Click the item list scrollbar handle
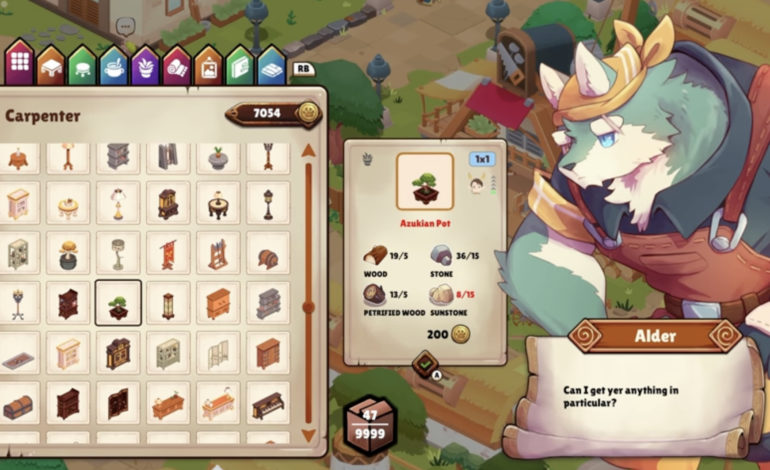Screen dimensions: 770x470 point(309,307)
